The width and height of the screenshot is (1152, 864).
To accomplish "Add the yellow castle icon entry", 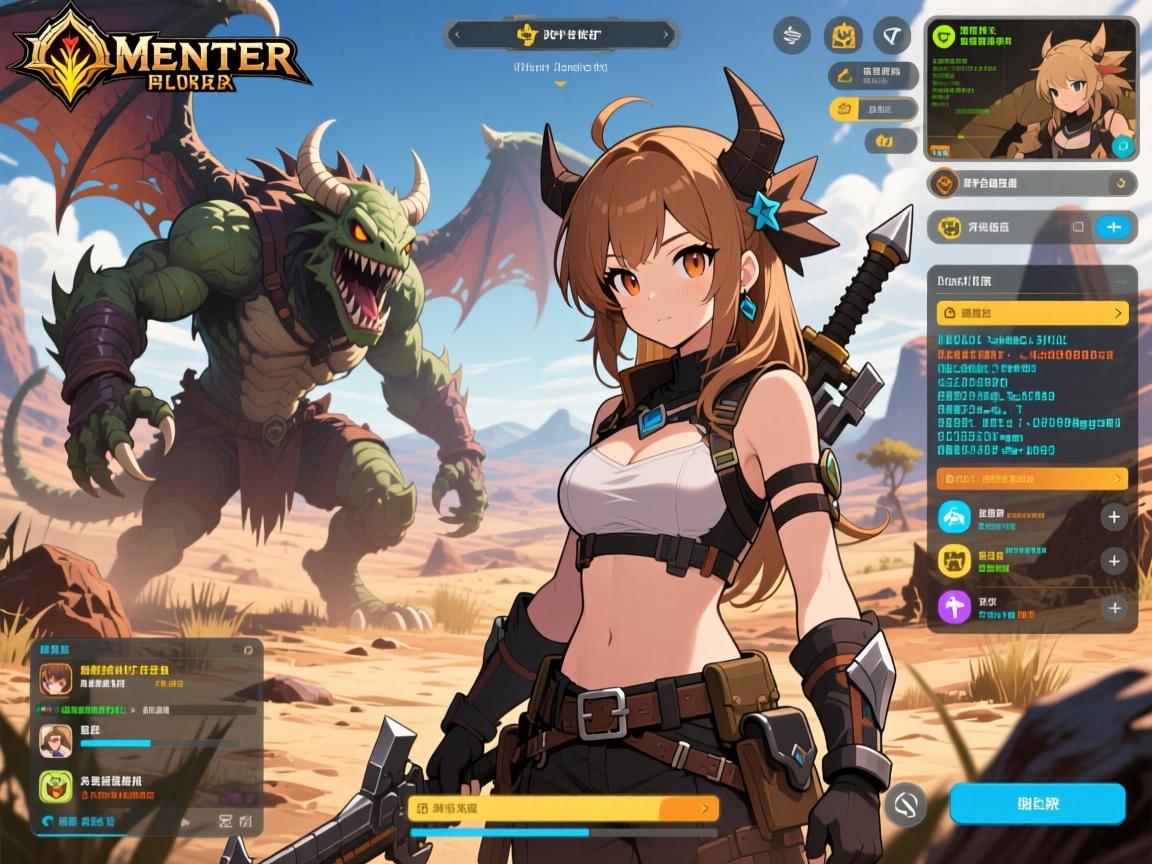I will pos(1114,561).
